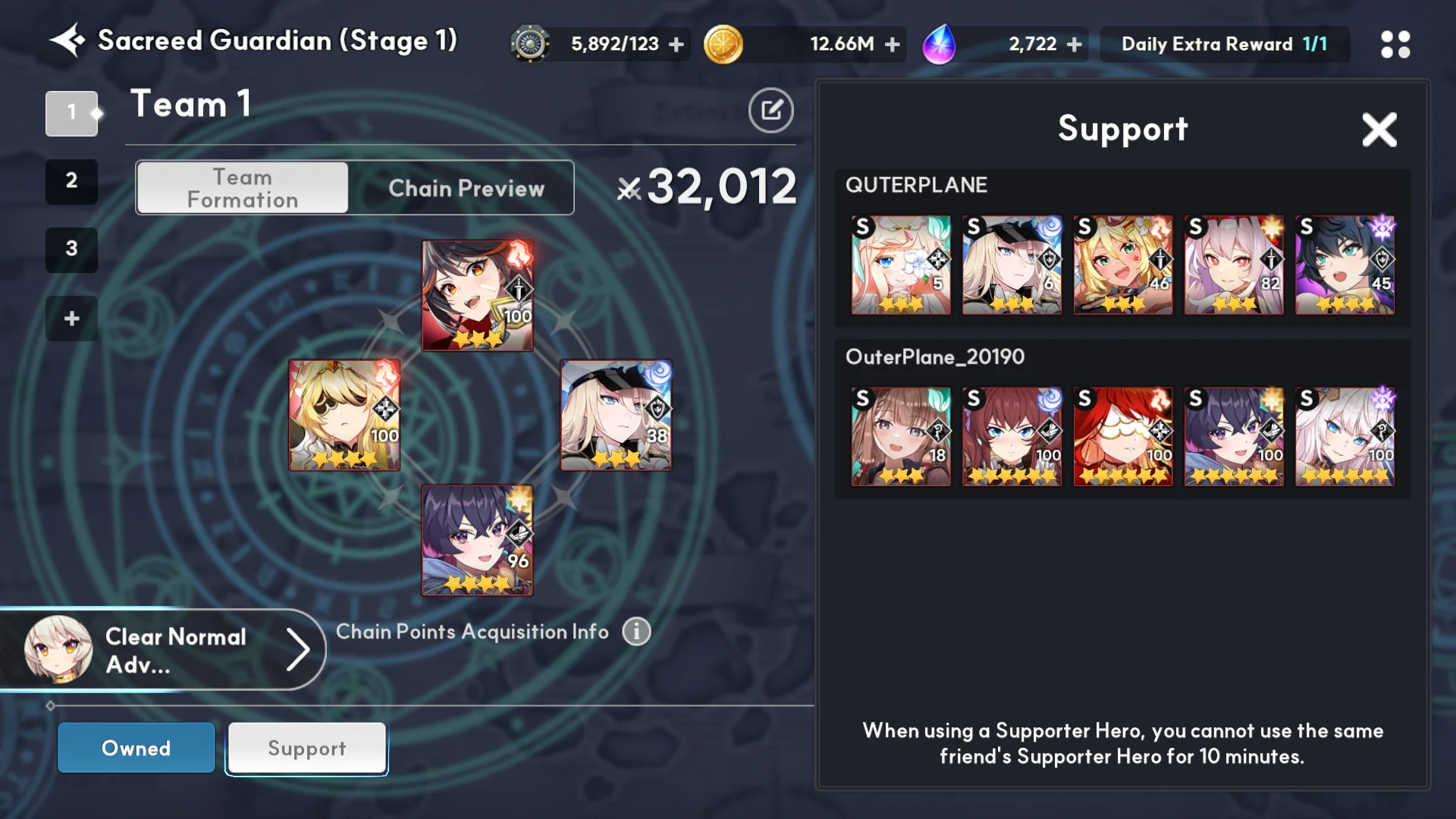Open the four-dot main menu
Viewport: 1456px width, 819px height.
(1395, 44)
